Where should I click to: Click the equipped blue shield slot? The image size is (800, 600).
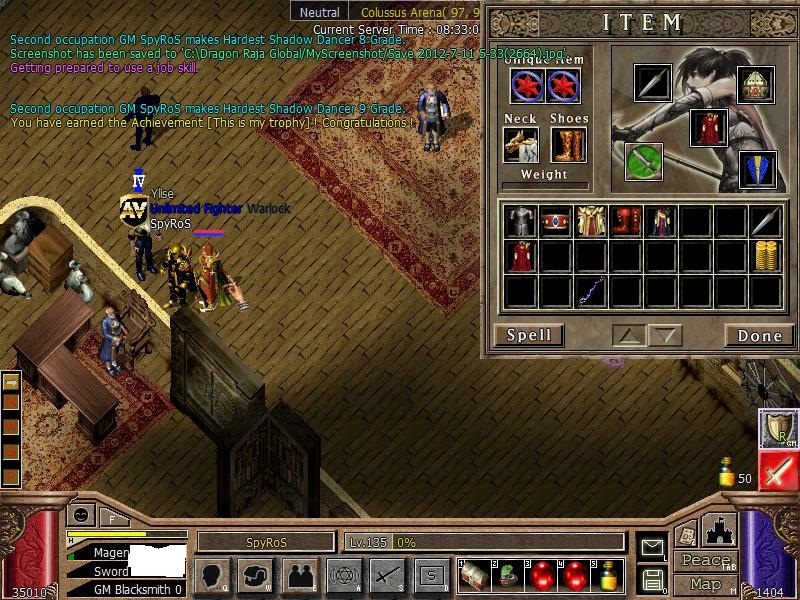click(x=757, y=169)
